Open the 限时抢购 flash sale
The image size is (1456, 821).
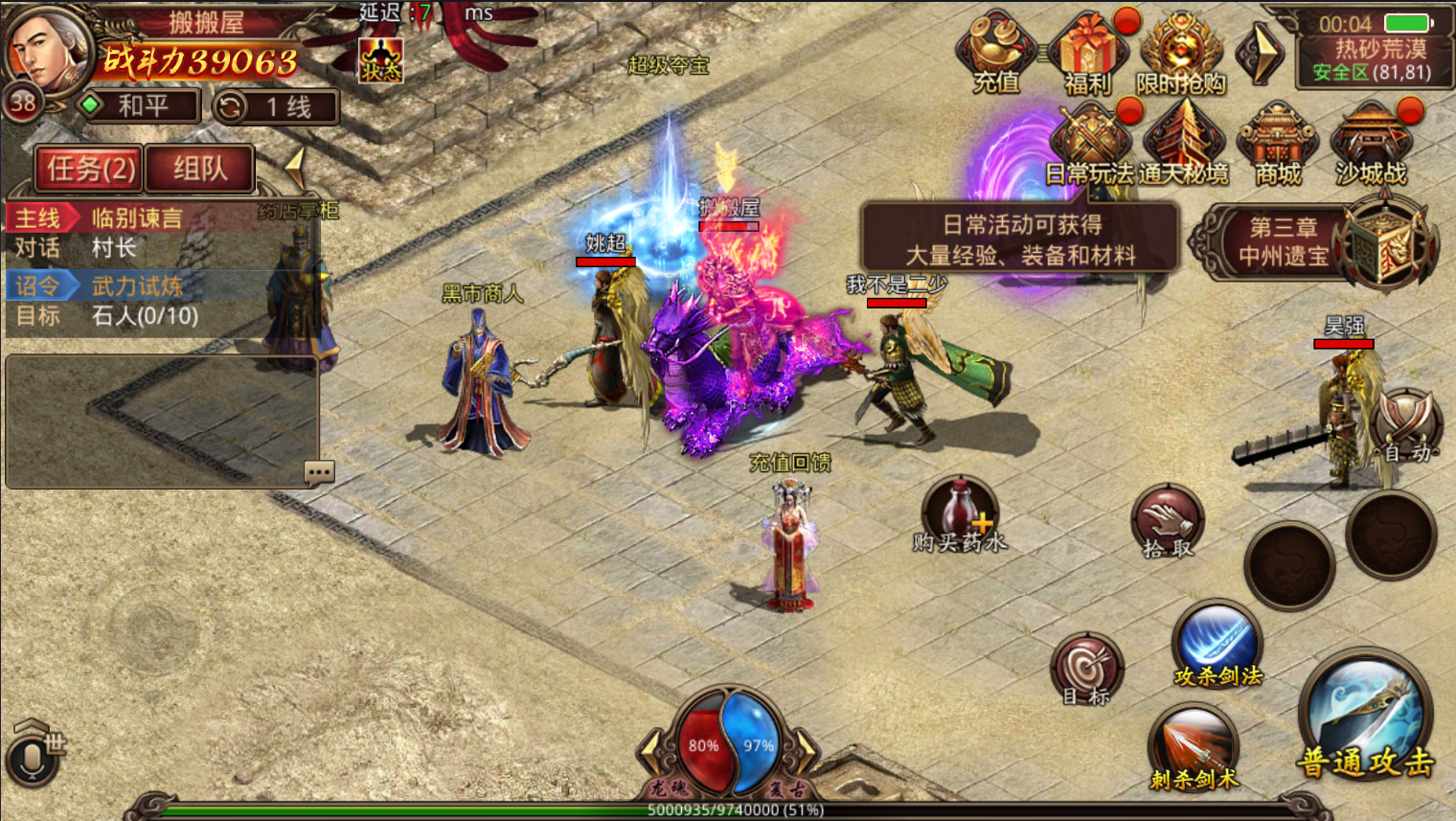point(1181,54)
